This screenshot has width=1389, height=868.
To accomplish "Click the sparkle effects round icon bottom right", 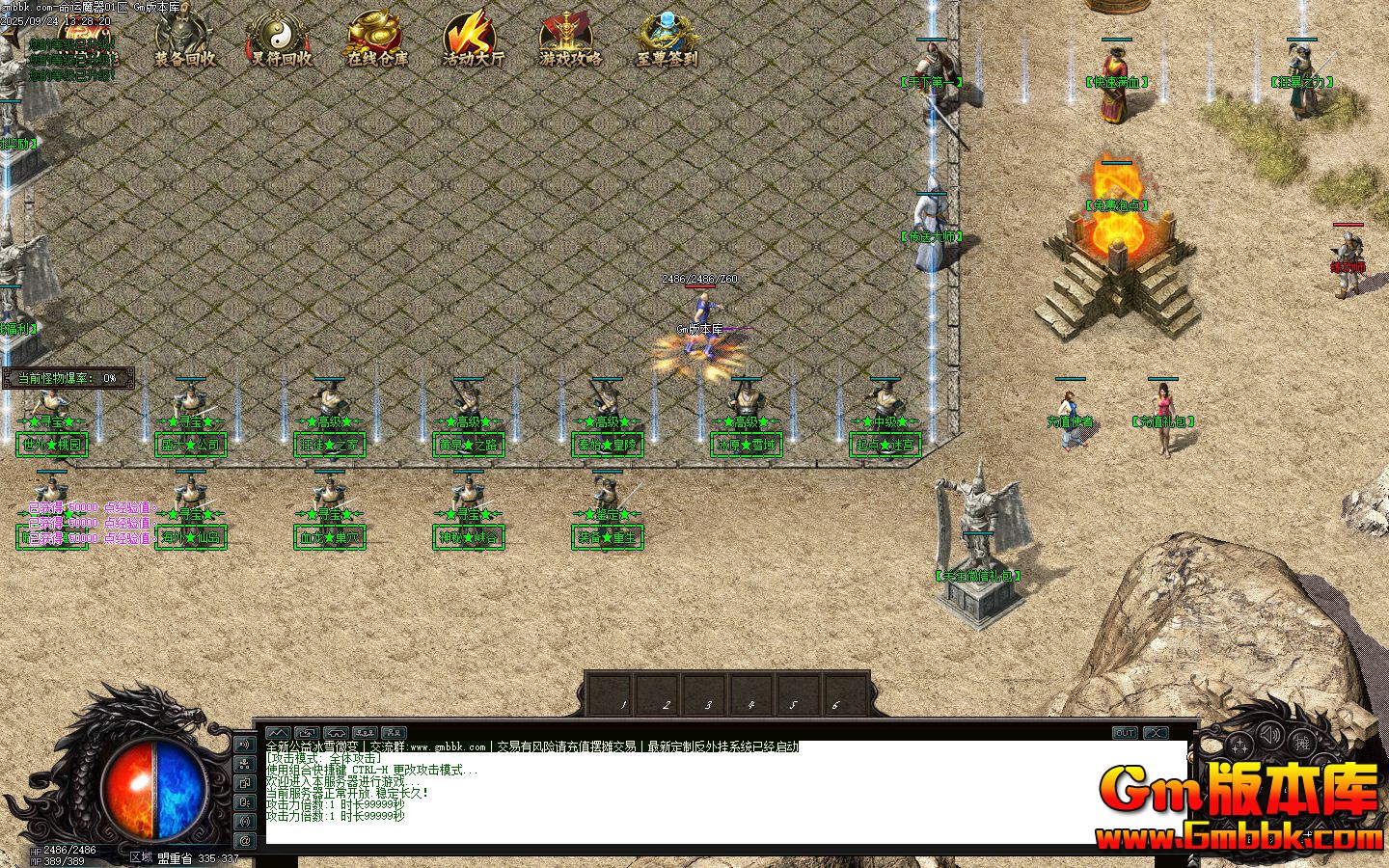I will 1239,744.
